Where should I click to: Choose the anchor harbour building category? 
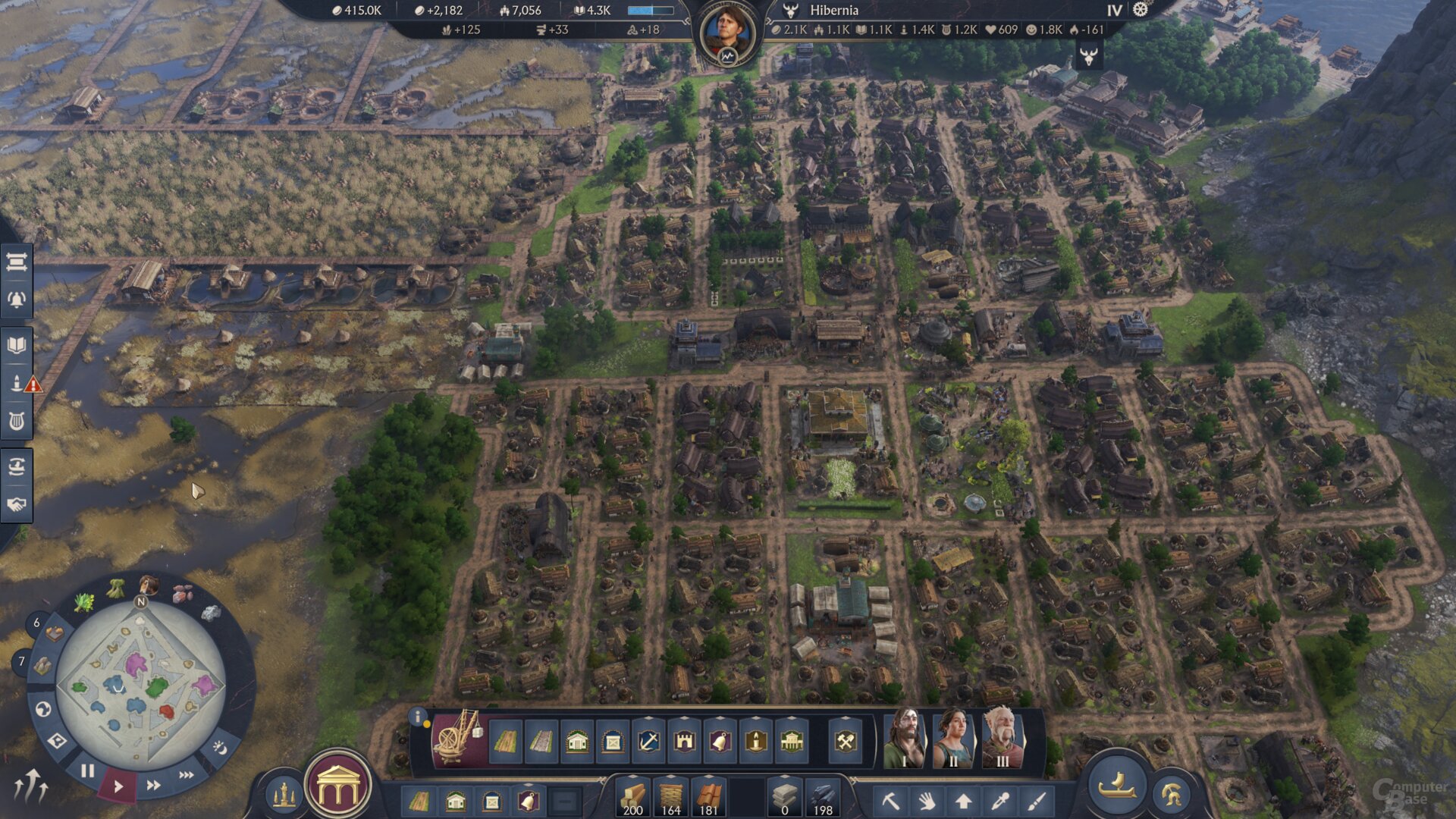(648, 741)
